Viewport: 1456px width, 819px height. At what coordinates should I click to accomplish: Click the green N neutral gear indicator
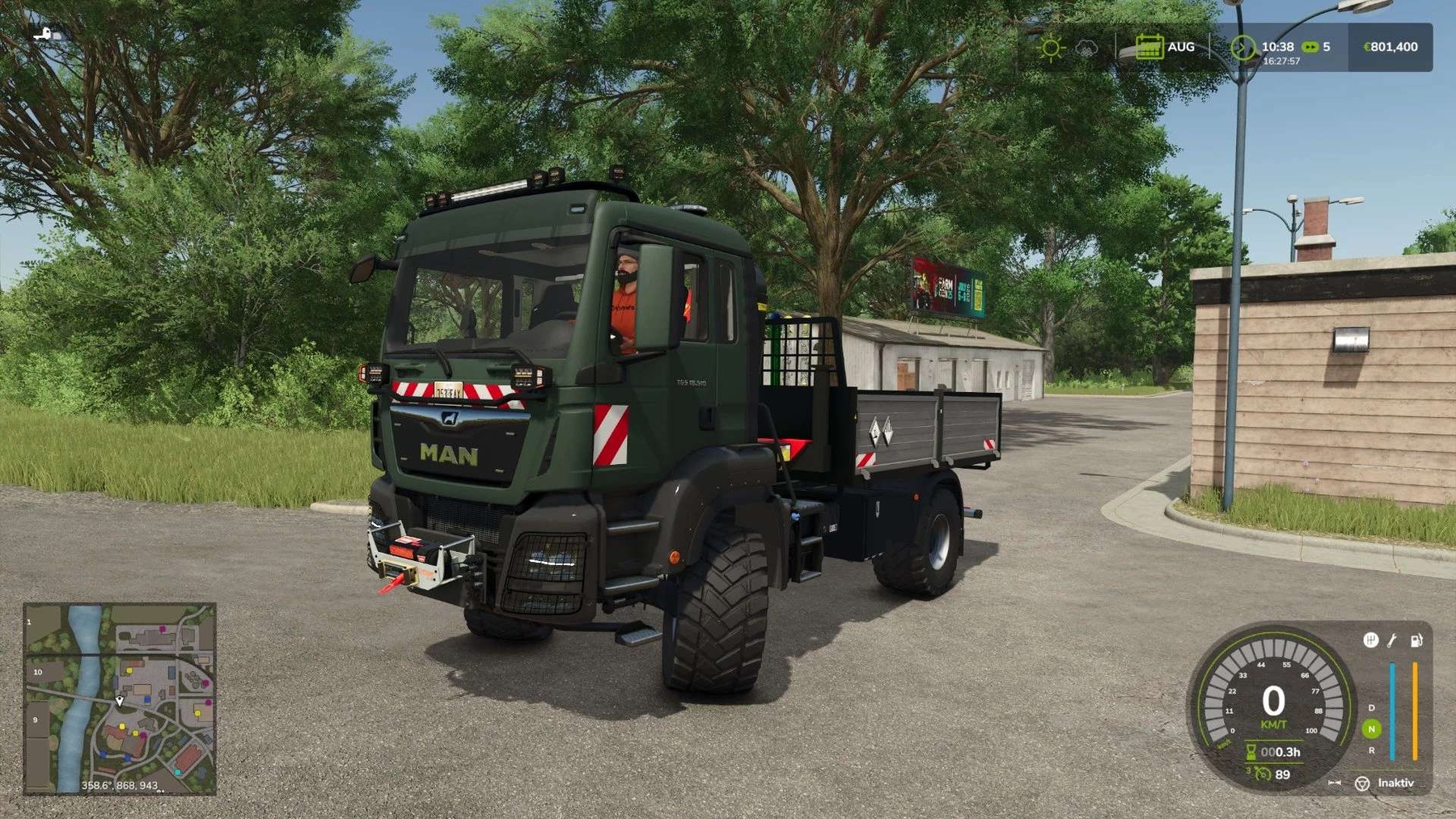click(1371, 727)
